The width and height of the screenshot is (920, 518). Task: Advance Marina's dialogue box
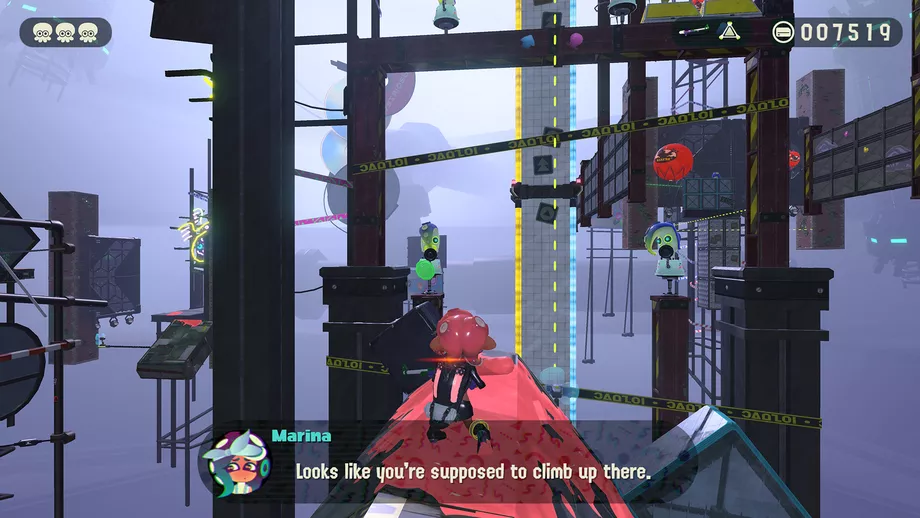click(x=470, y=468)
